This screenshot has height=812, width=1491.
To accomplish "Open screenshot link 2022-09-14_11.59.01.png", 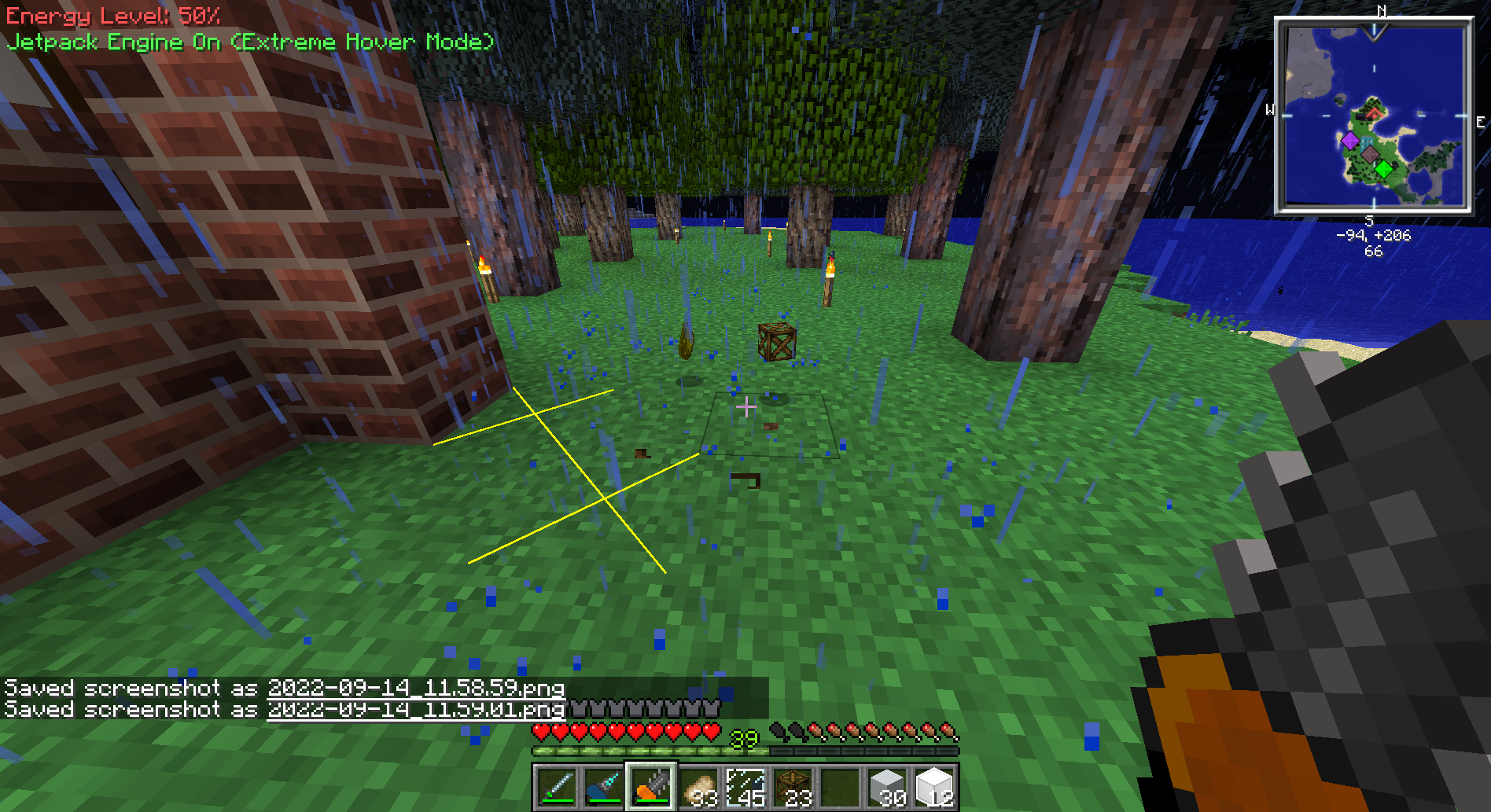I will click(x=417, y=710).
